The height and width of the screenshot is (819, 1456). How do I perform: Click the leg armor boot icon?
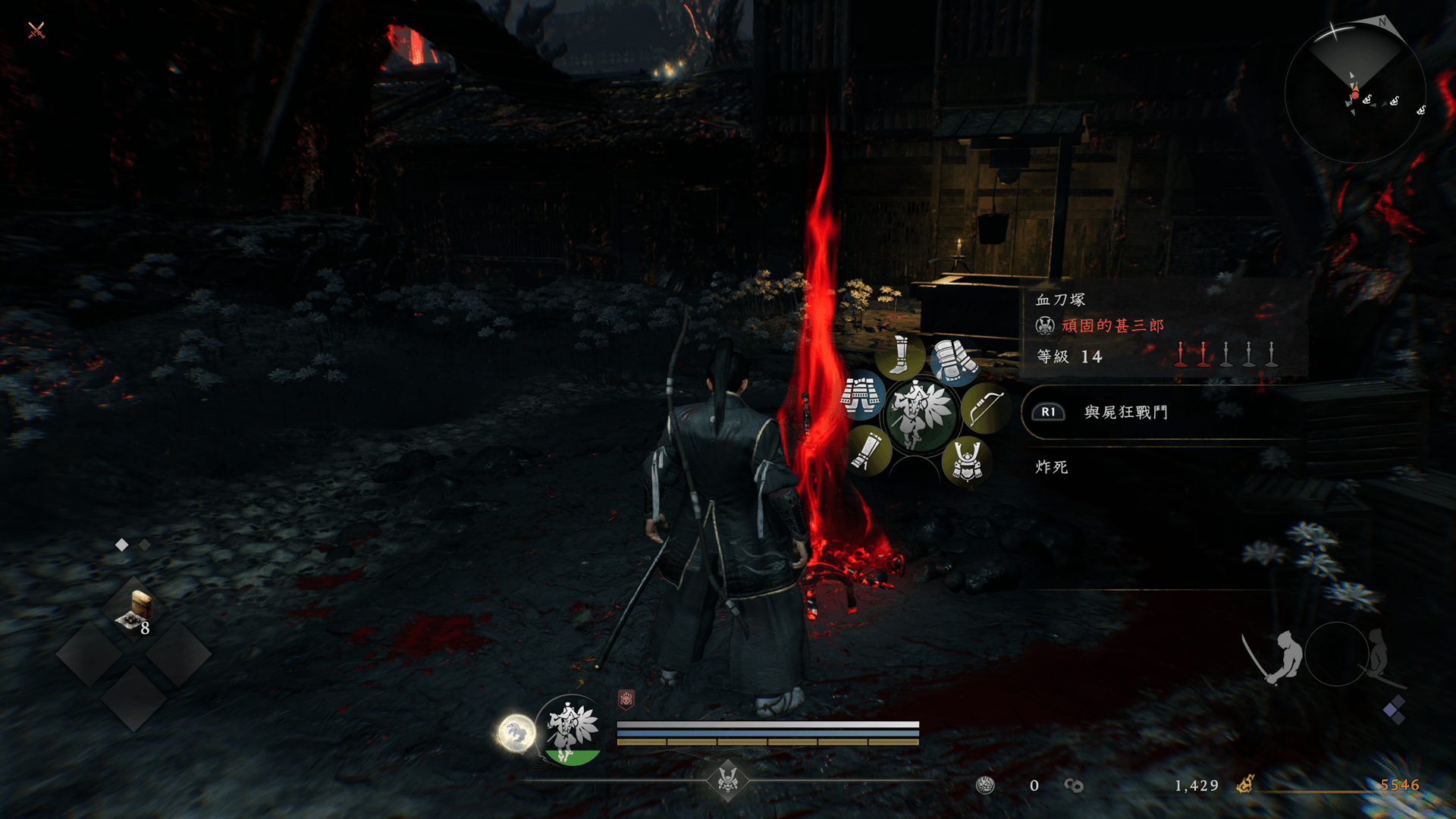point(899,355)
